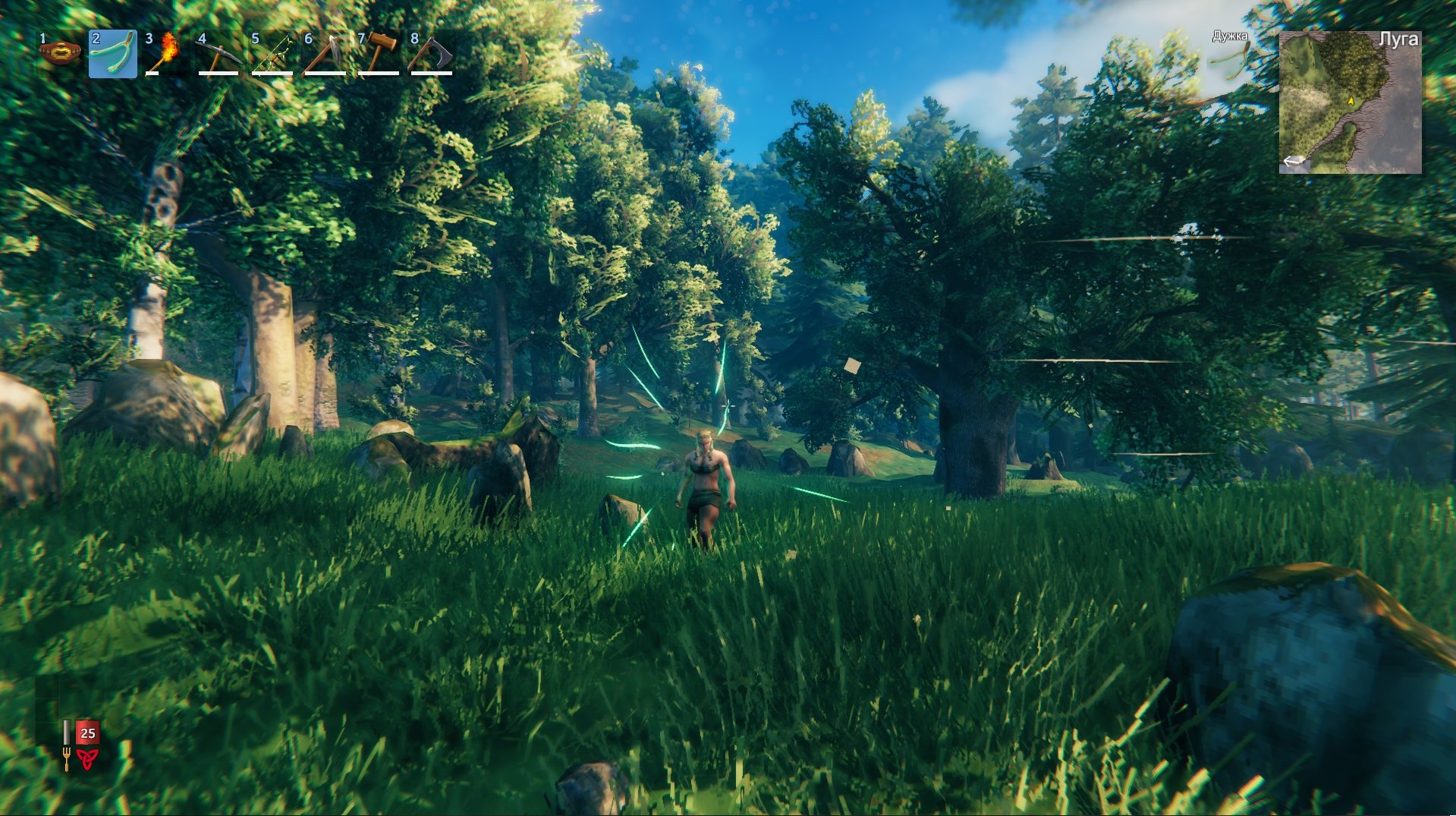
Task: Open the minimap labeled Луга
Action: coord(1350,102)
